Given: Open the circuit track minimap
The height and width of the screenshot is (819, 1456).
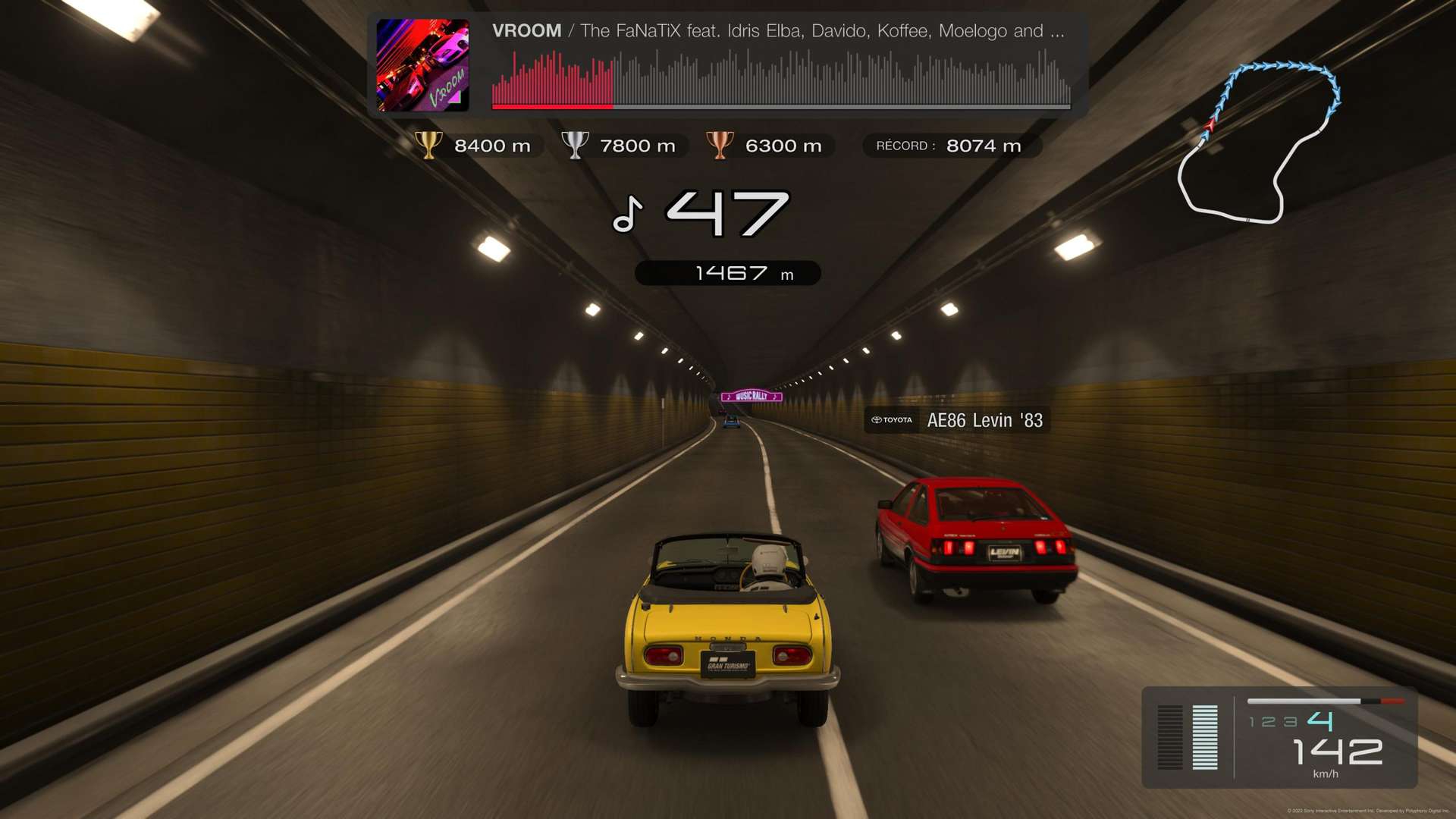Looking at the screenshot, I should [x=1260, y=143].
